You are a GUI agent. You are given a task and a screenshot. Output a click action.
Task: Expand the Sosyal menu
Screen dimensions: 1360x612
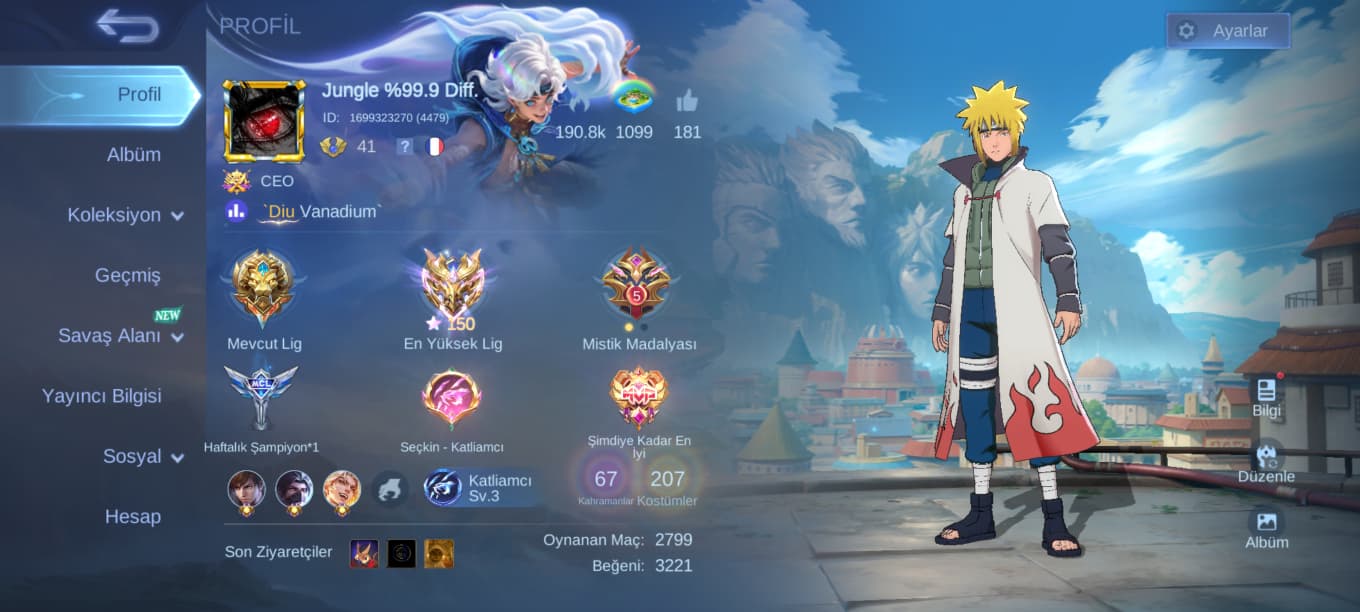[143, 456]
